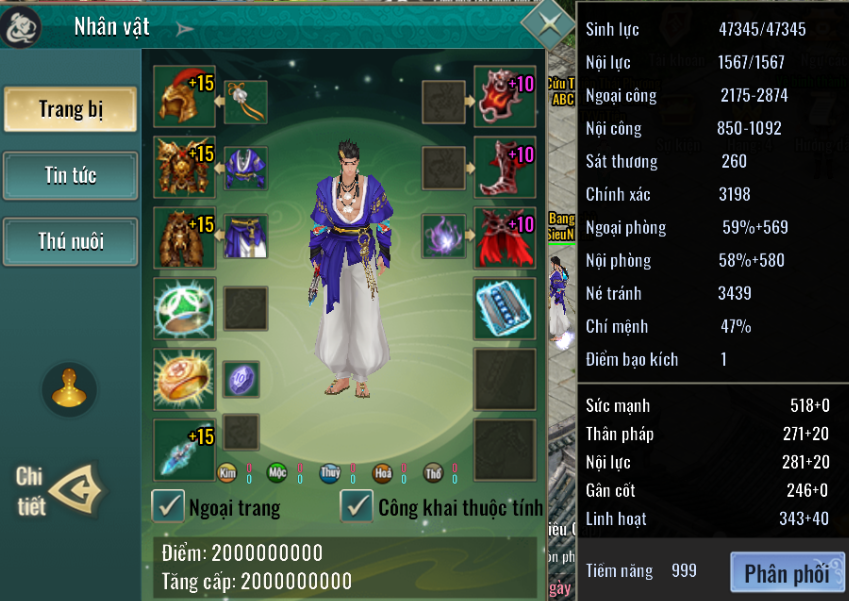849x601 pixels.
Task: Click the blue robe costume slot
Action: (245, 167)
